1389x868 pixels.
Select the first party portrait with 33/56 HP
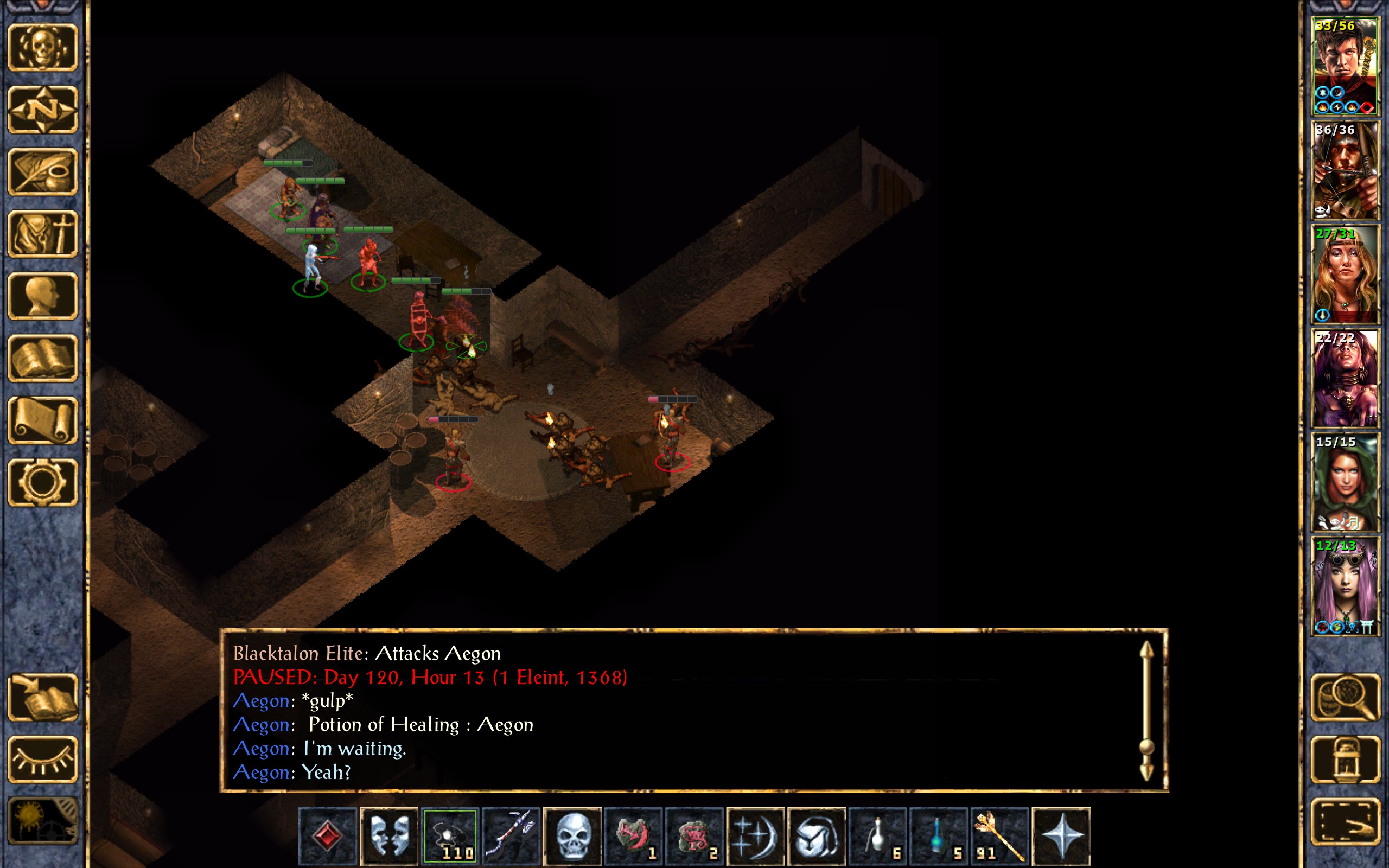coord(1344,67)
